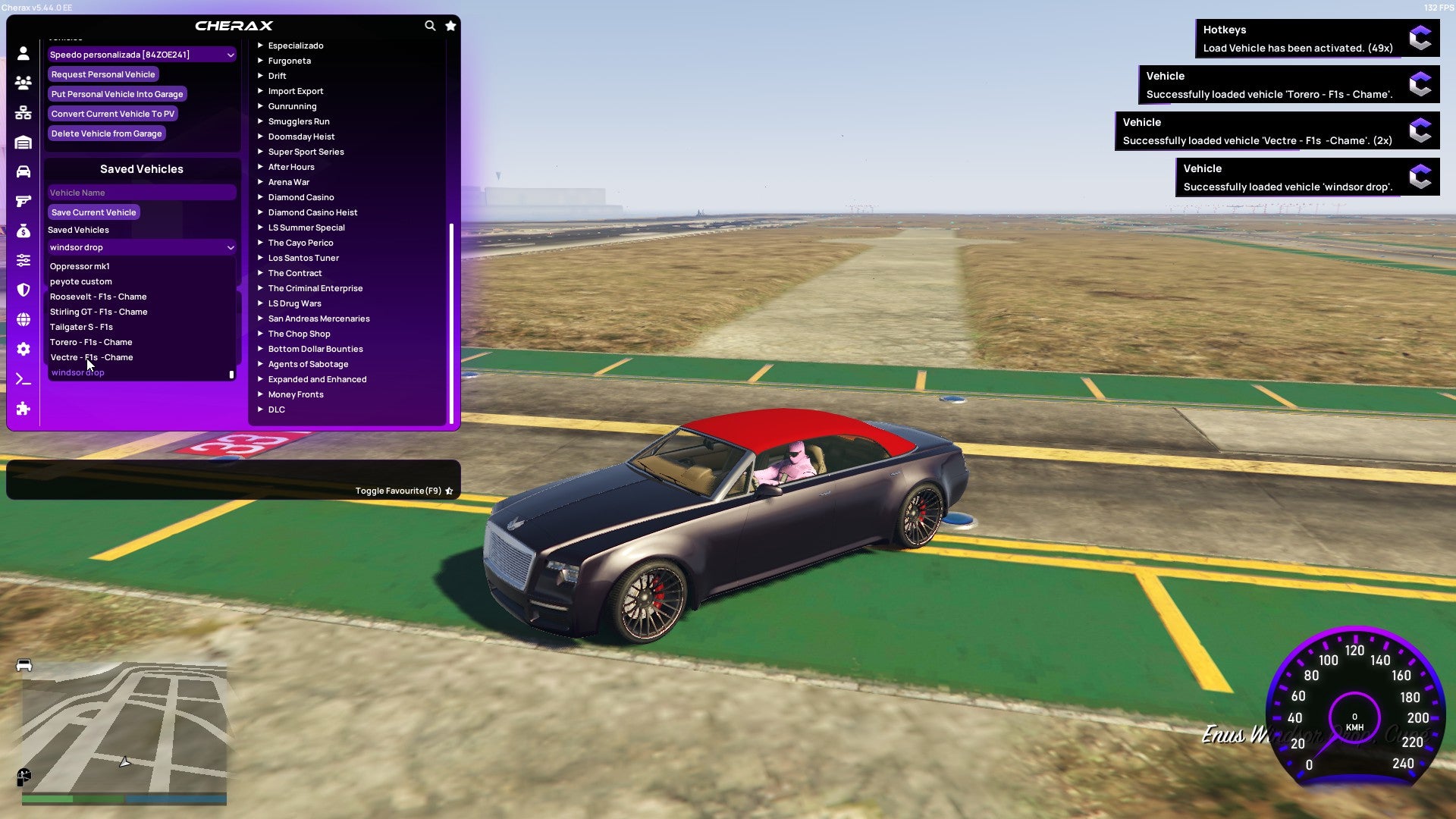Click the Vehicle Name input field

(x=141, y=192)
